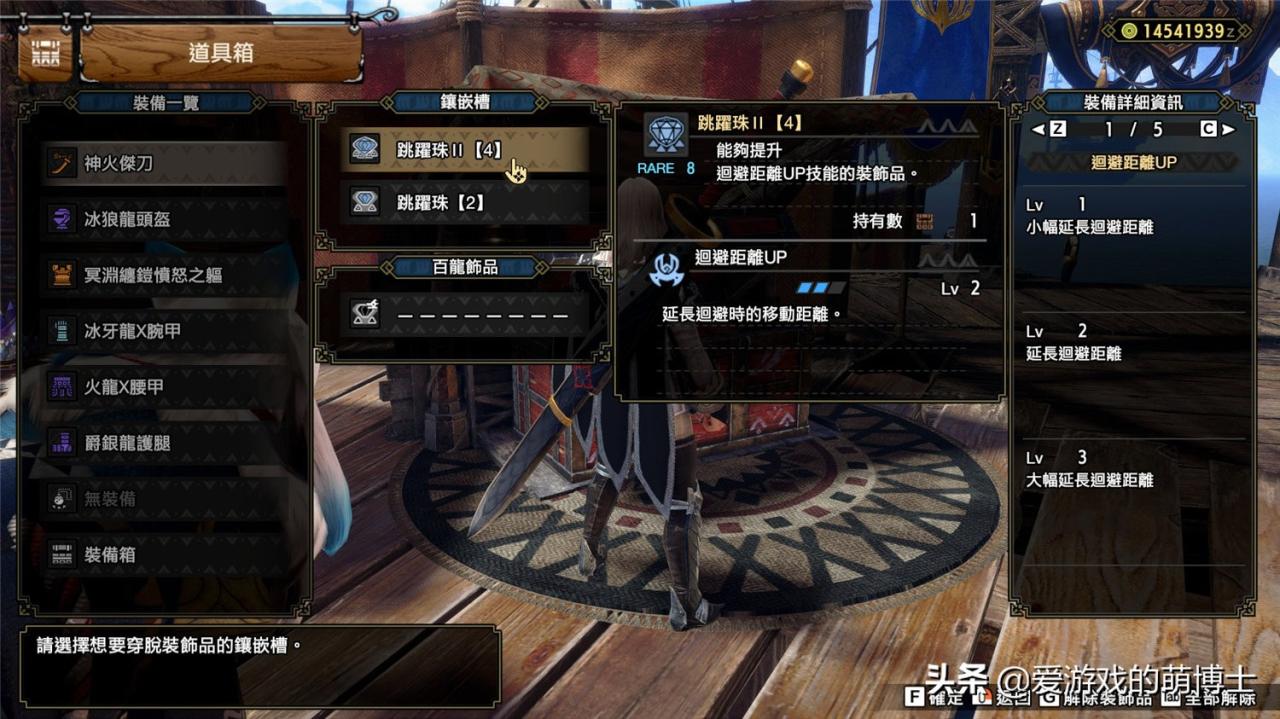
Task: Pick the 冰牙龍X腕甲 arm armor row
Action: tap(165, 331)
